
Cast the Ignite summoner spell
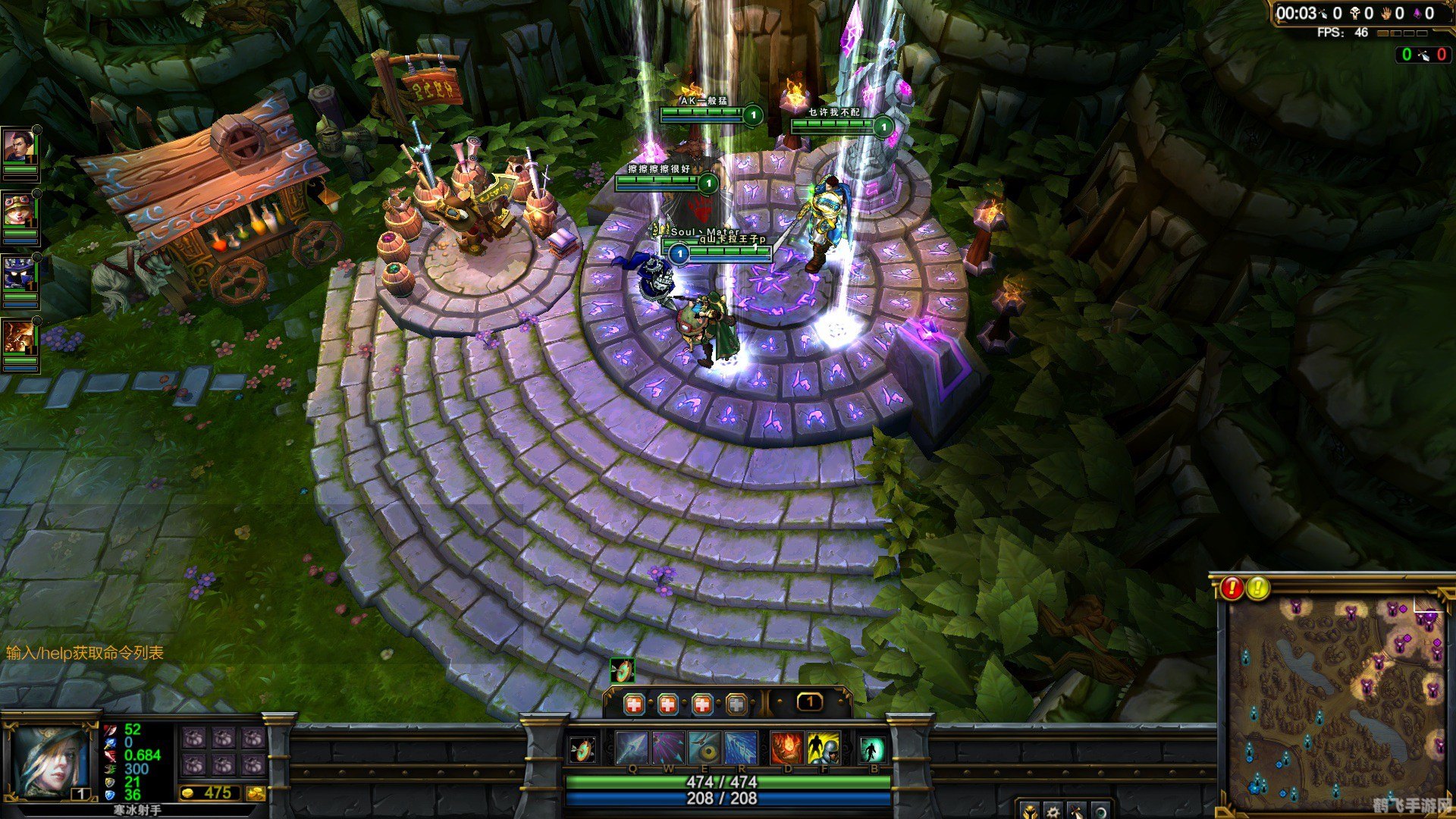point(786,748)
